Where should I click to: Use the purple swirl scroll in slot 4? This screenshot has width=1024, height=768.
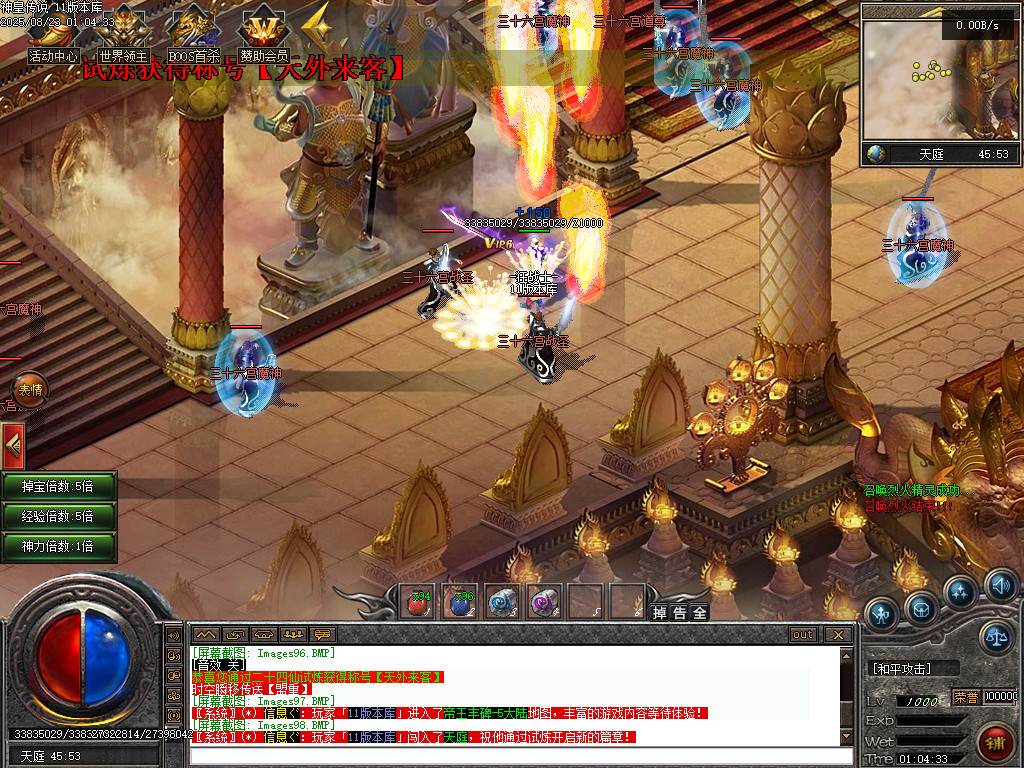tap(543, 603)
